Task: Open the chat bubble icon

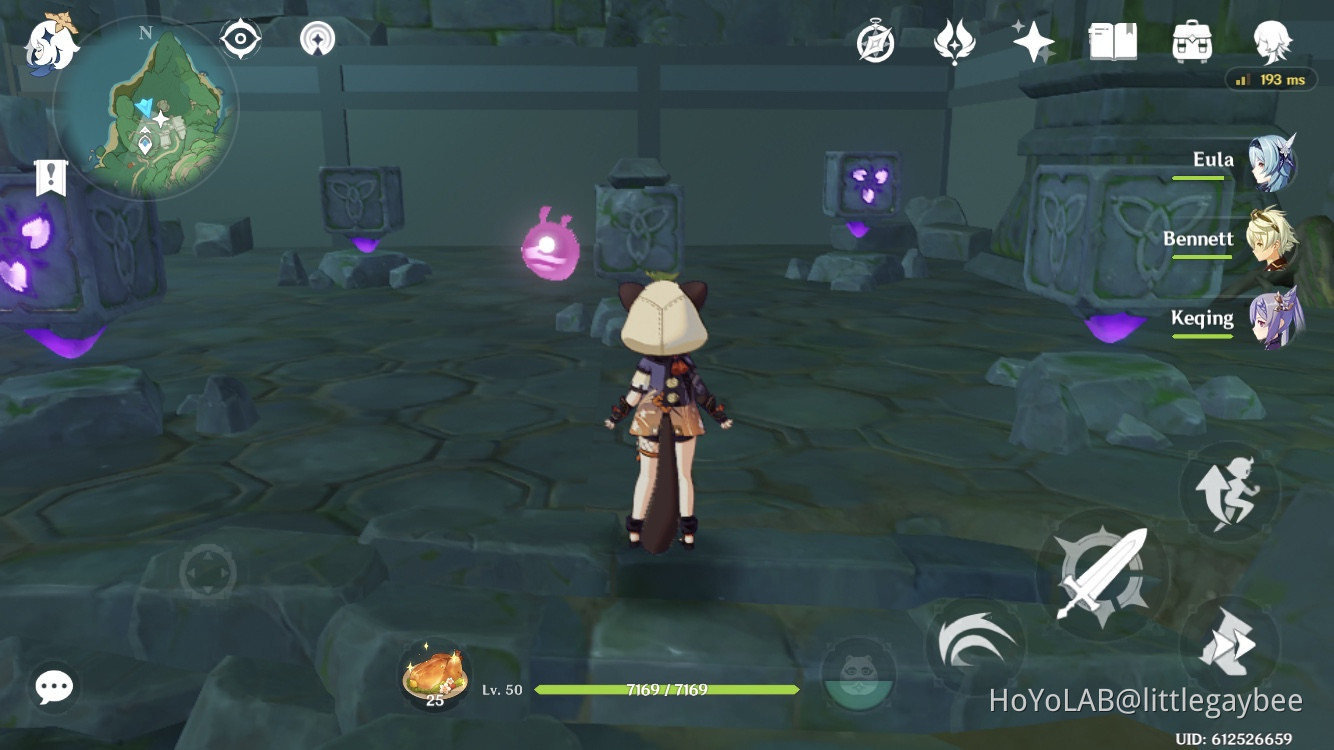Action: 53,687
